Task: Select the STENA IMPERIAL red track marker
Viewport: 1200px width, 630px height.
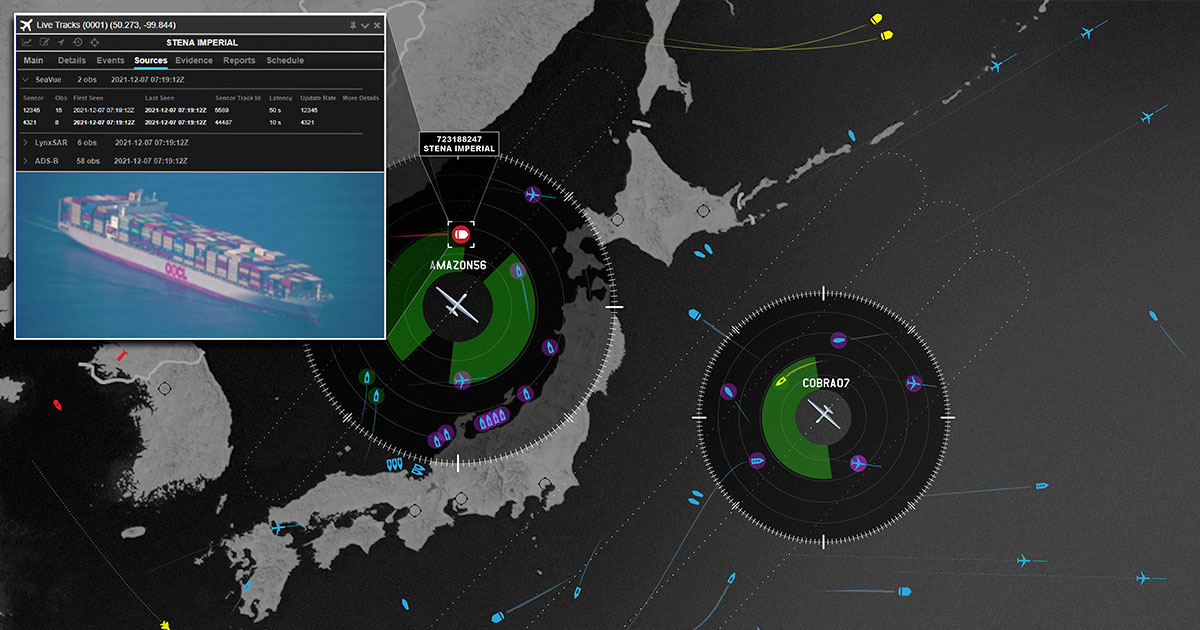Action: pos(461,235)
